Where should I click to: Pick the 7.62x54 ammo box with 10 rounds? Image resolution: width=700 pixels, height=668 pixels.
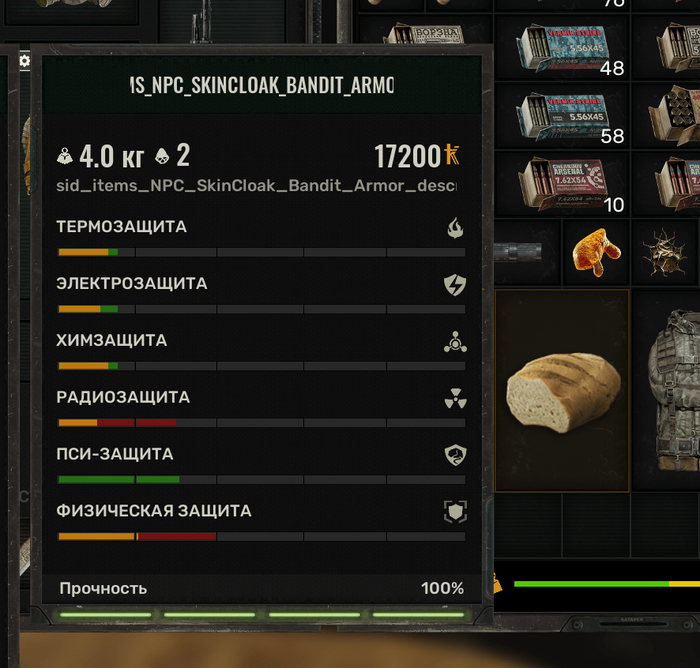click(563, 183)
